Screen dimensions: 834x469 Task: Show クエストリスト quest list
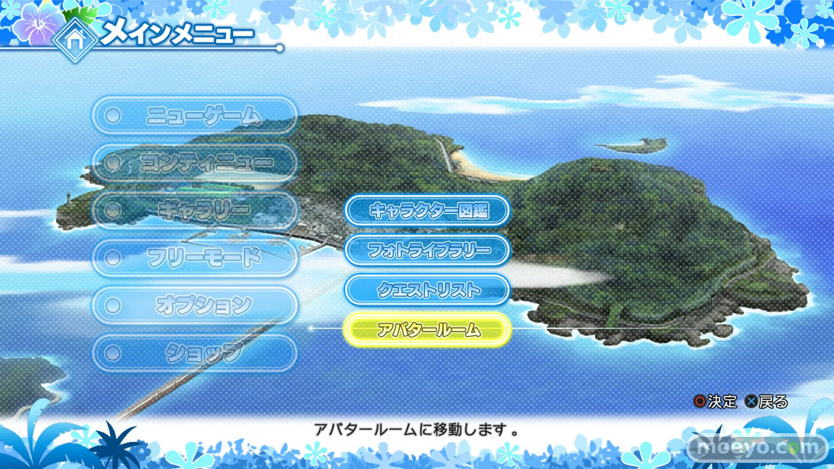(428, 290)
